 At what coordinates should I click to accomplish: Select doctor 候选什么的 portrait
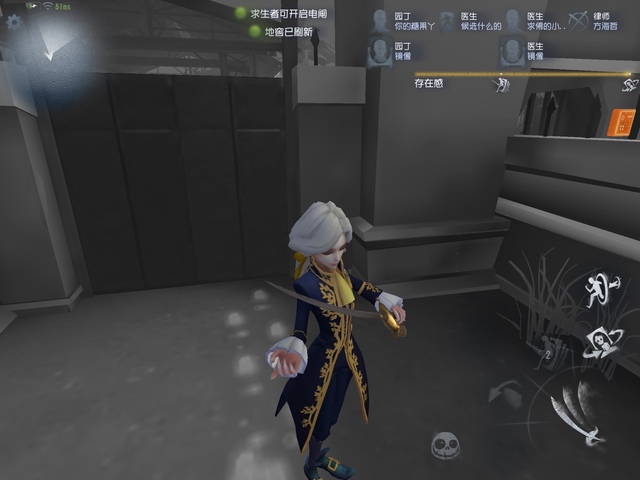[446, 21]
